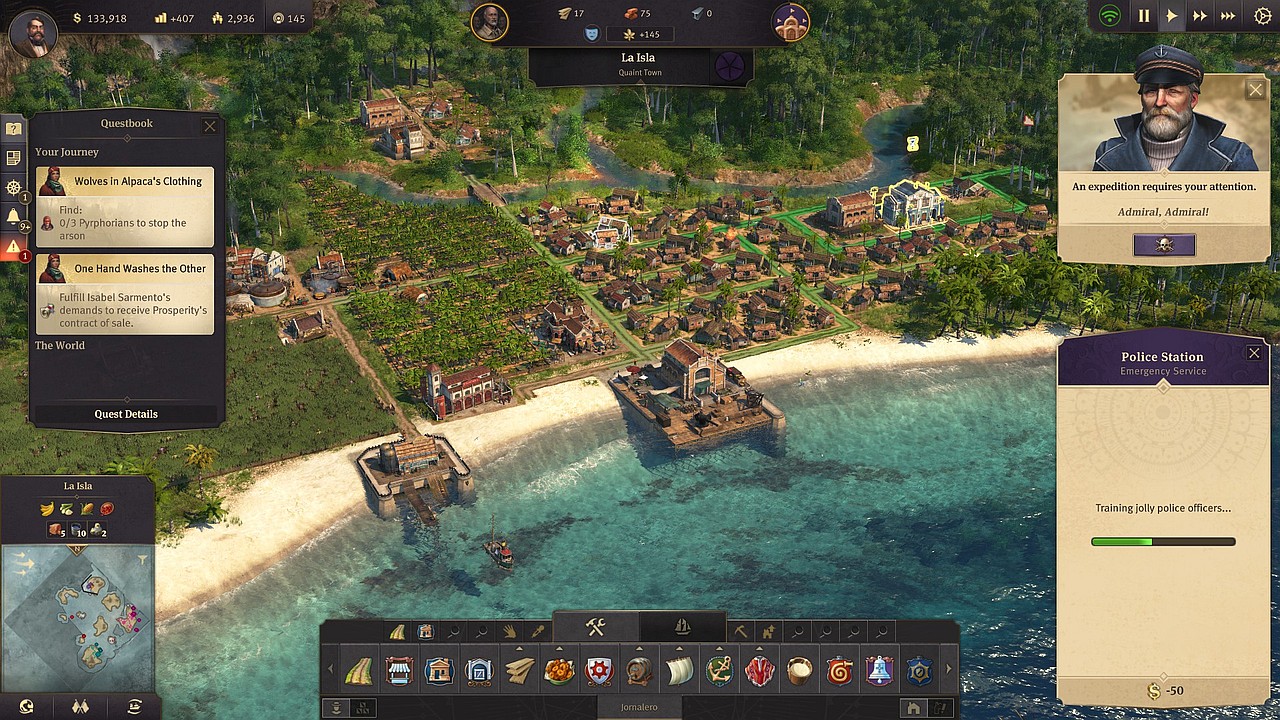Open Quest Details
The height and width of the screenshot is (720, 1280).
tap(126, 414)
